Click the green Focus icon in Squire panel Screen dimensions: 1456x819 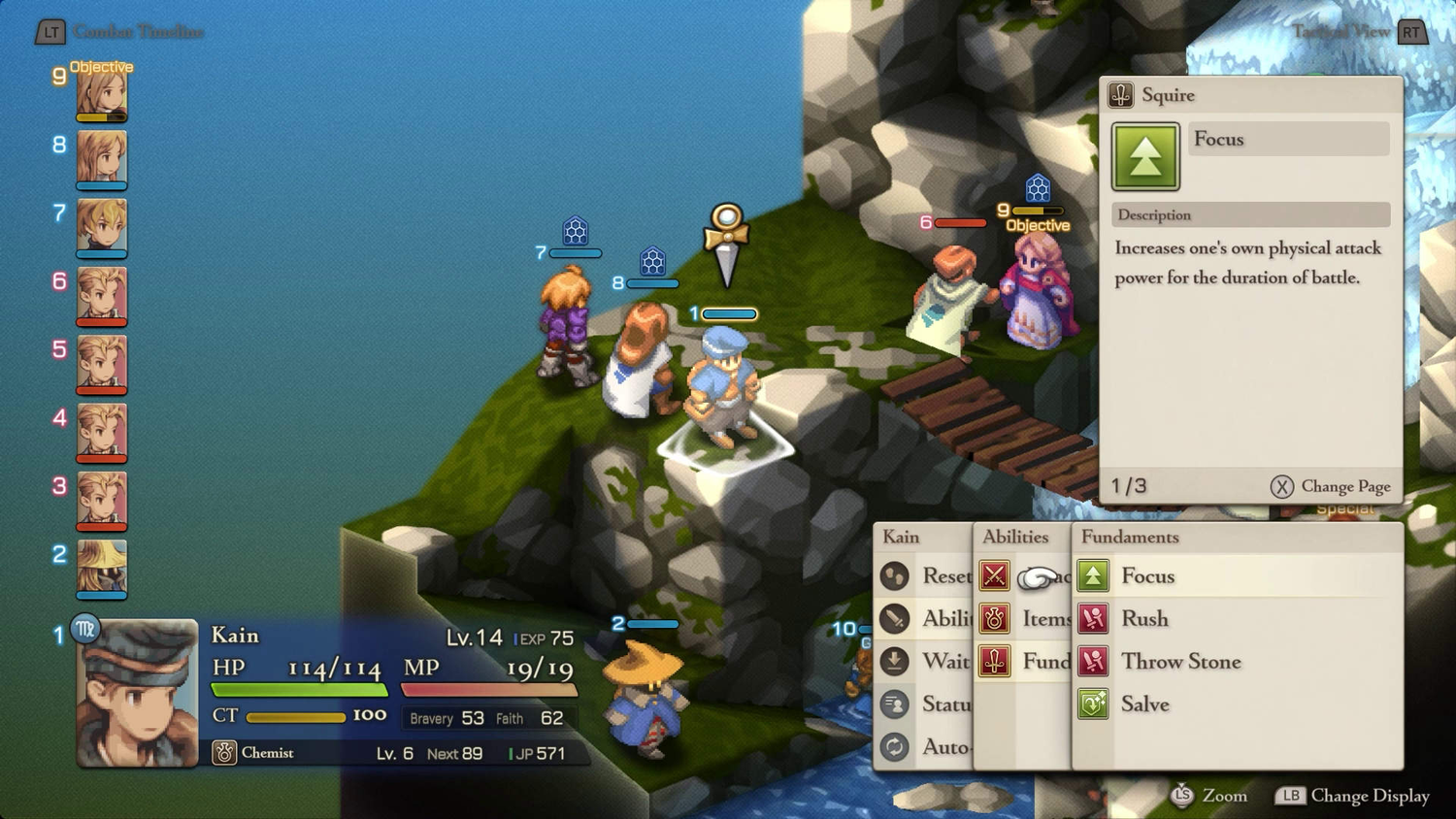1145,156
